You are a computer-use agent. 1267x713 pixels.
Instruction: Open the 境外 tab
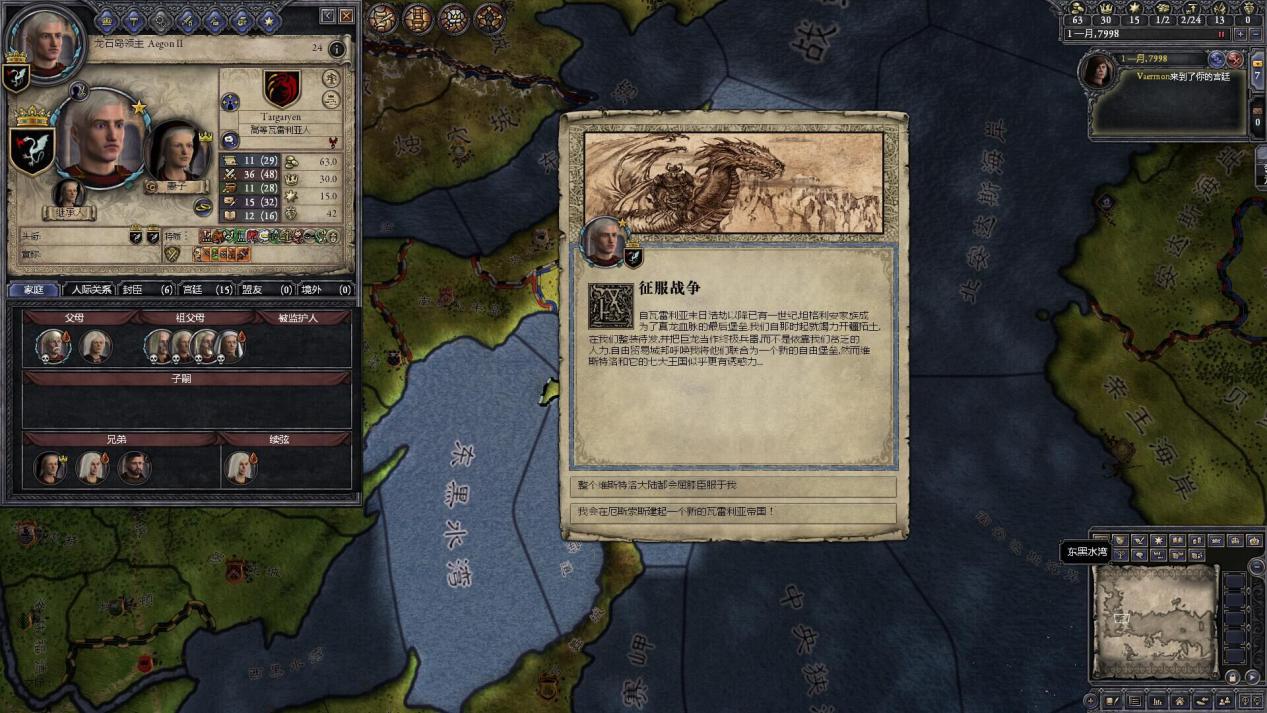325,290
